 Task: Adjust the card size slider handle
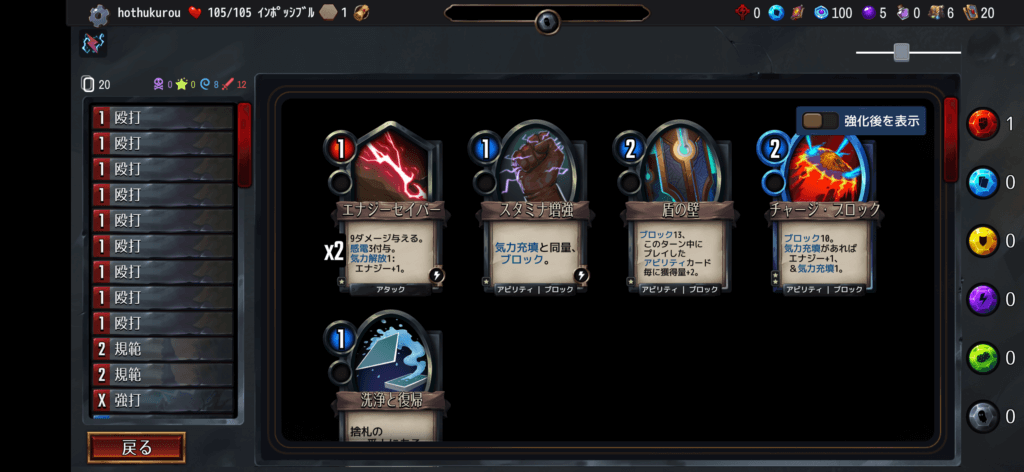pos(901,52)
